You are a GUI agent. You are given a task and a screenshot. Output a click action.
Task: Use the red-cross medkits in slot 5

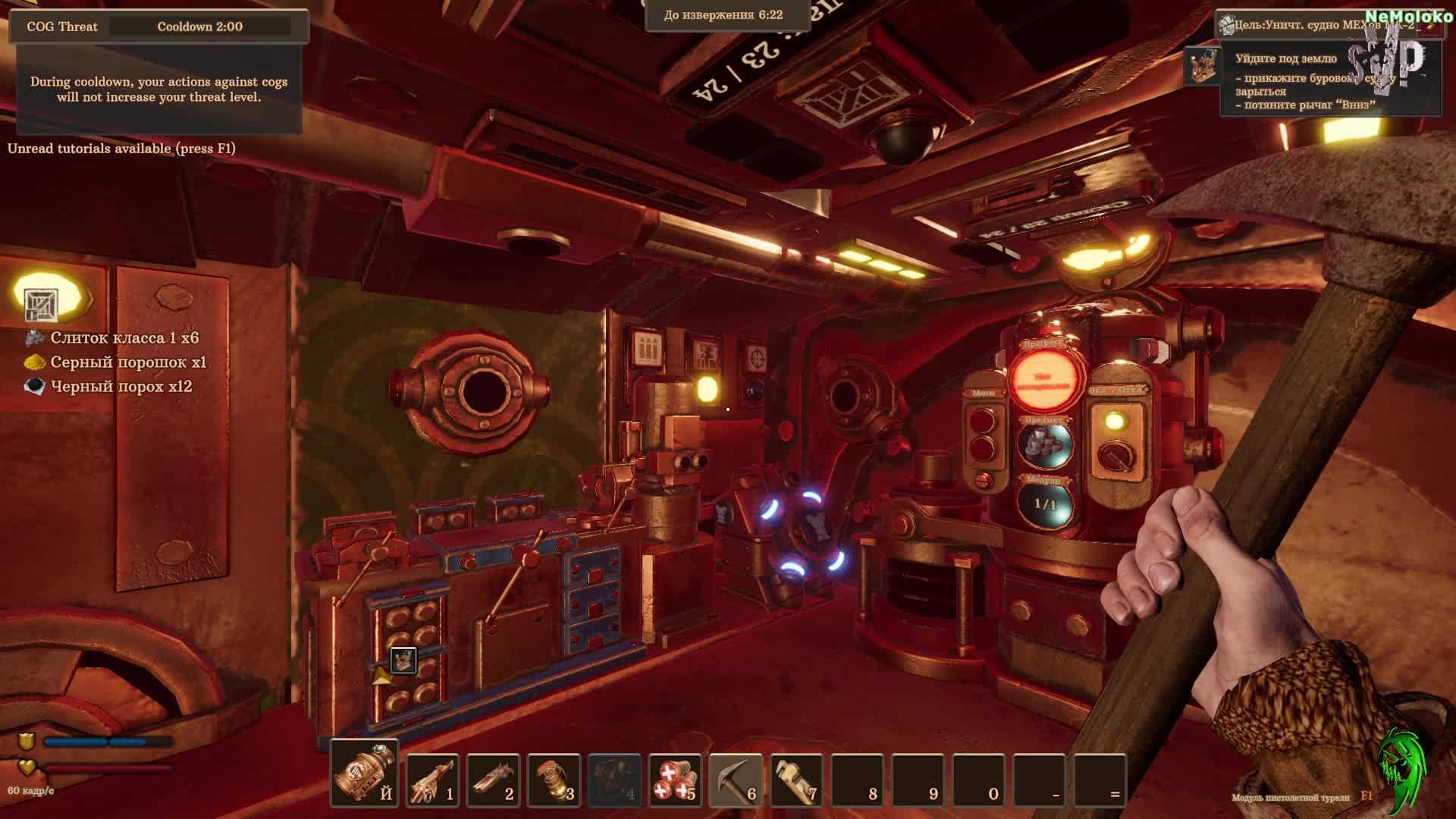(675, 780)
